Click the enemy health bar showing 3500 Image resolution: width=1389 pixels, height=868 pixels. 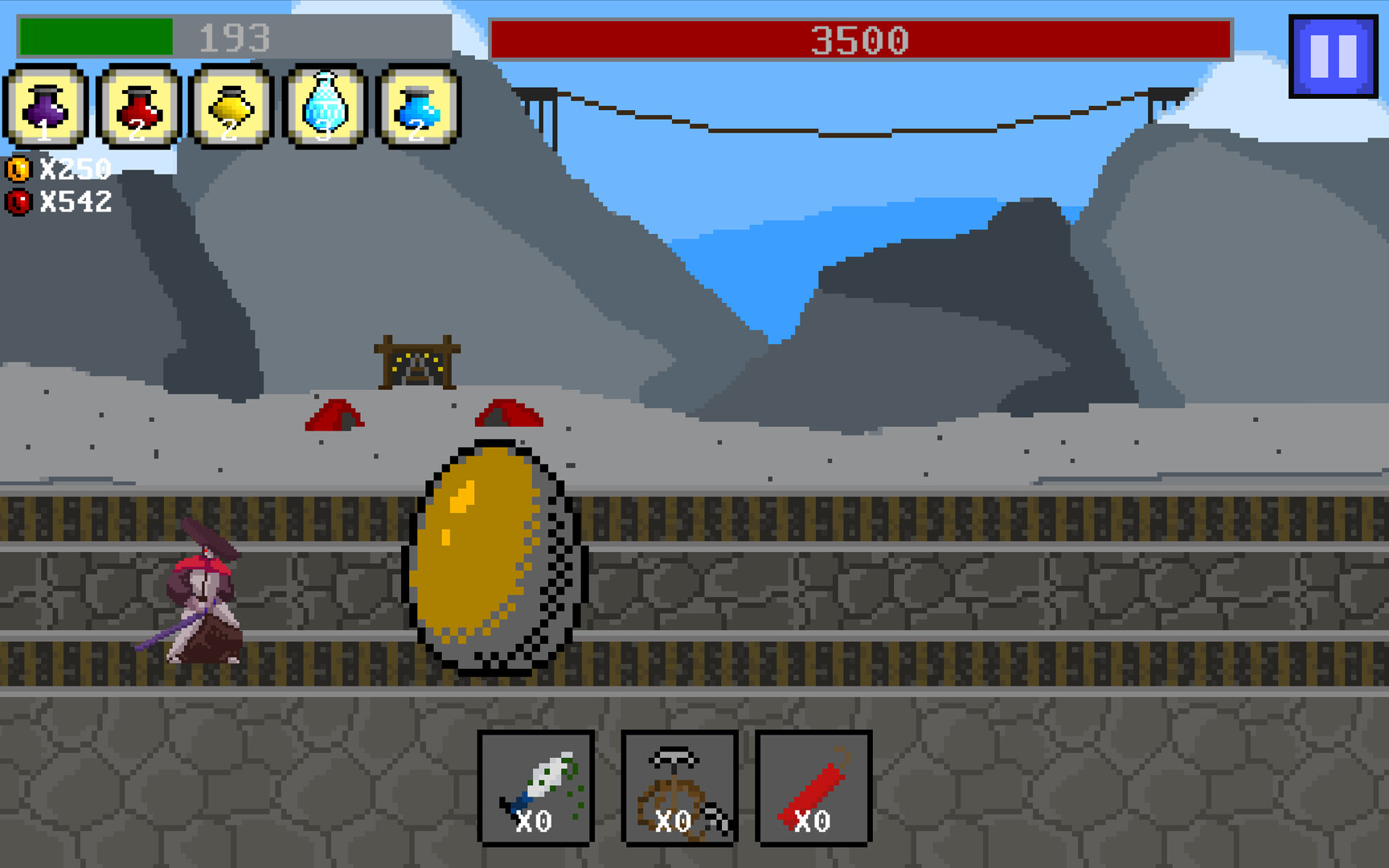tap(860, 36)
